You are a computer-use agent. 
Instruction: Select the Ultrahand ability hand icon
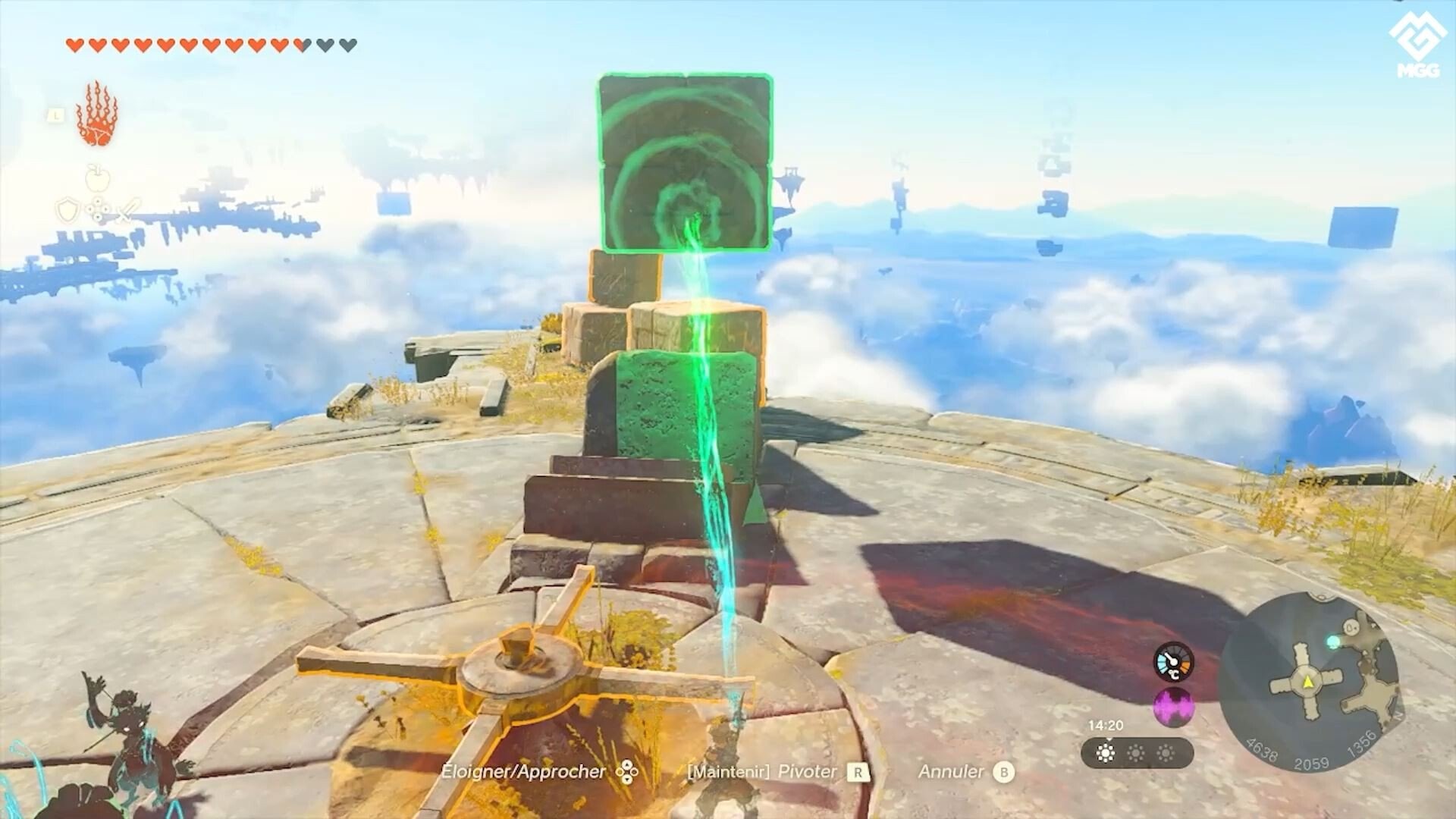[x=97, y=115]
